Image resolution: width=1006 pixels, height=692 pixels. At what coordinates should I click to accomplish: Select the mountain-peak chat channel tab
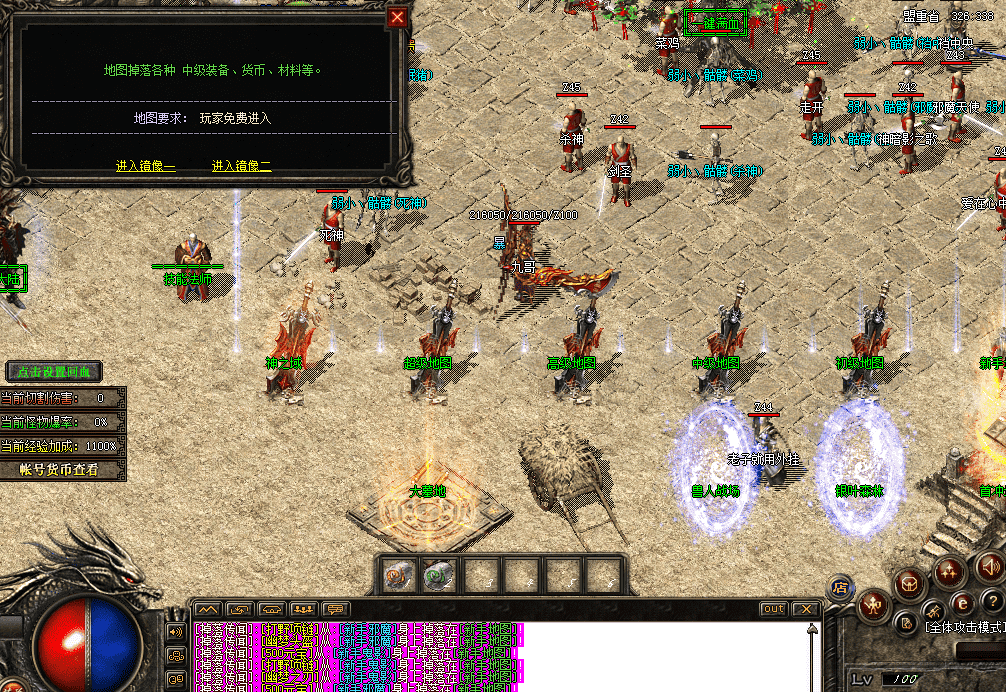(x=207, y=609)
